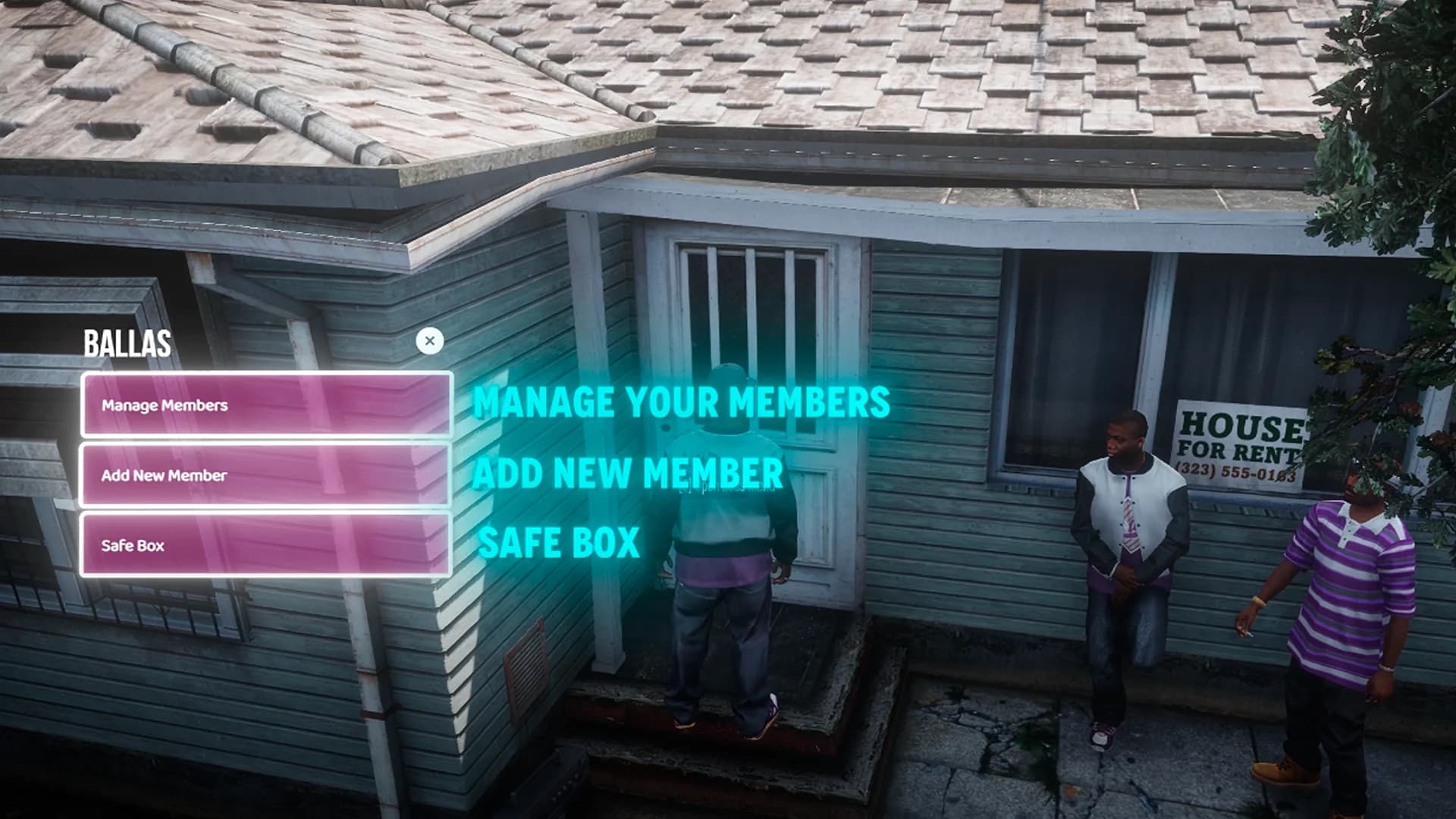Choose Add New Member option
This screenshot has height=819, width=1456.
click(266, 475)
